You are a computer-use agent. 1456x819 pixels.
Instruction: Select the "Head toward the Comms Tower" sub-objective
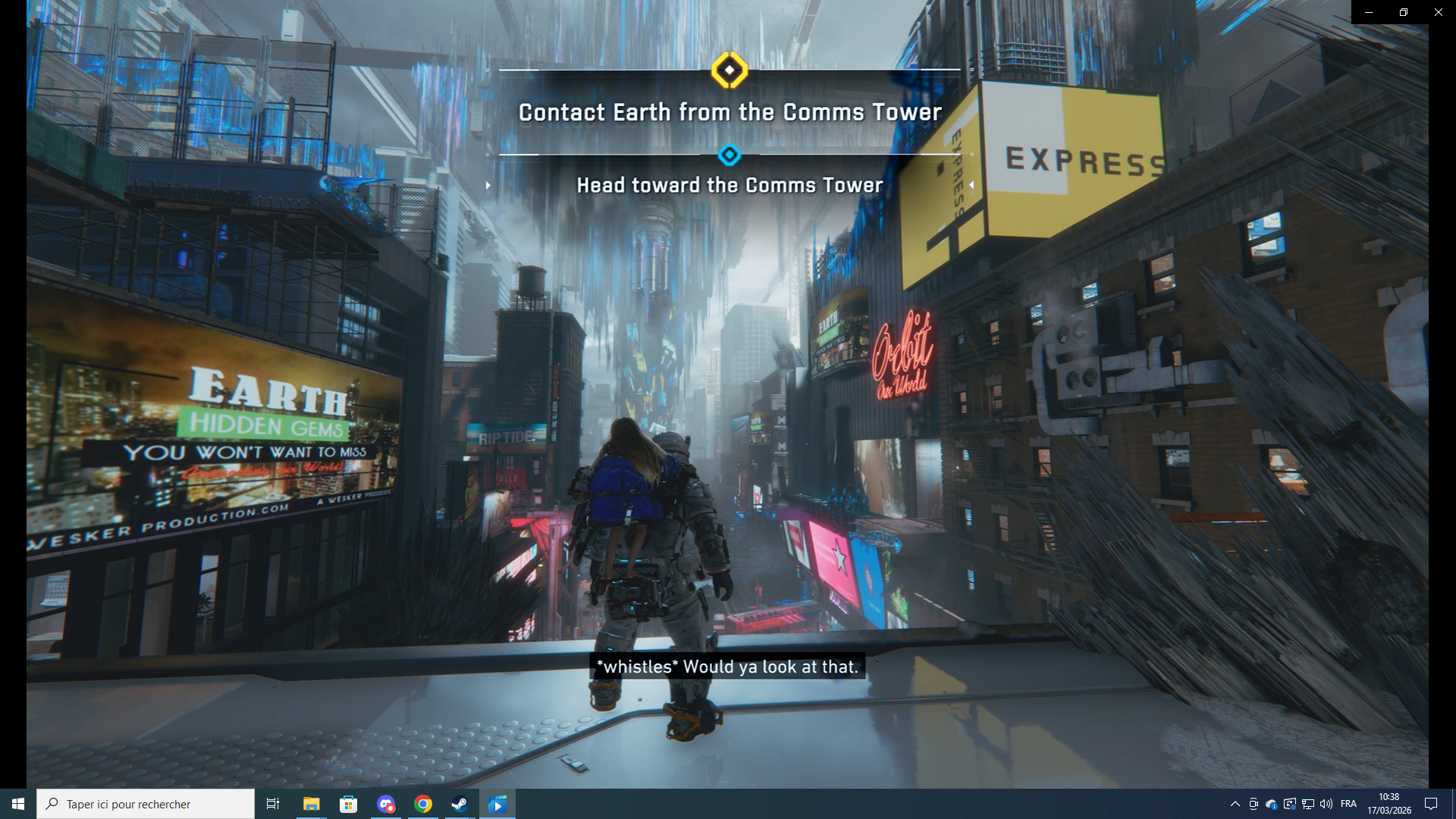(730, 185)
